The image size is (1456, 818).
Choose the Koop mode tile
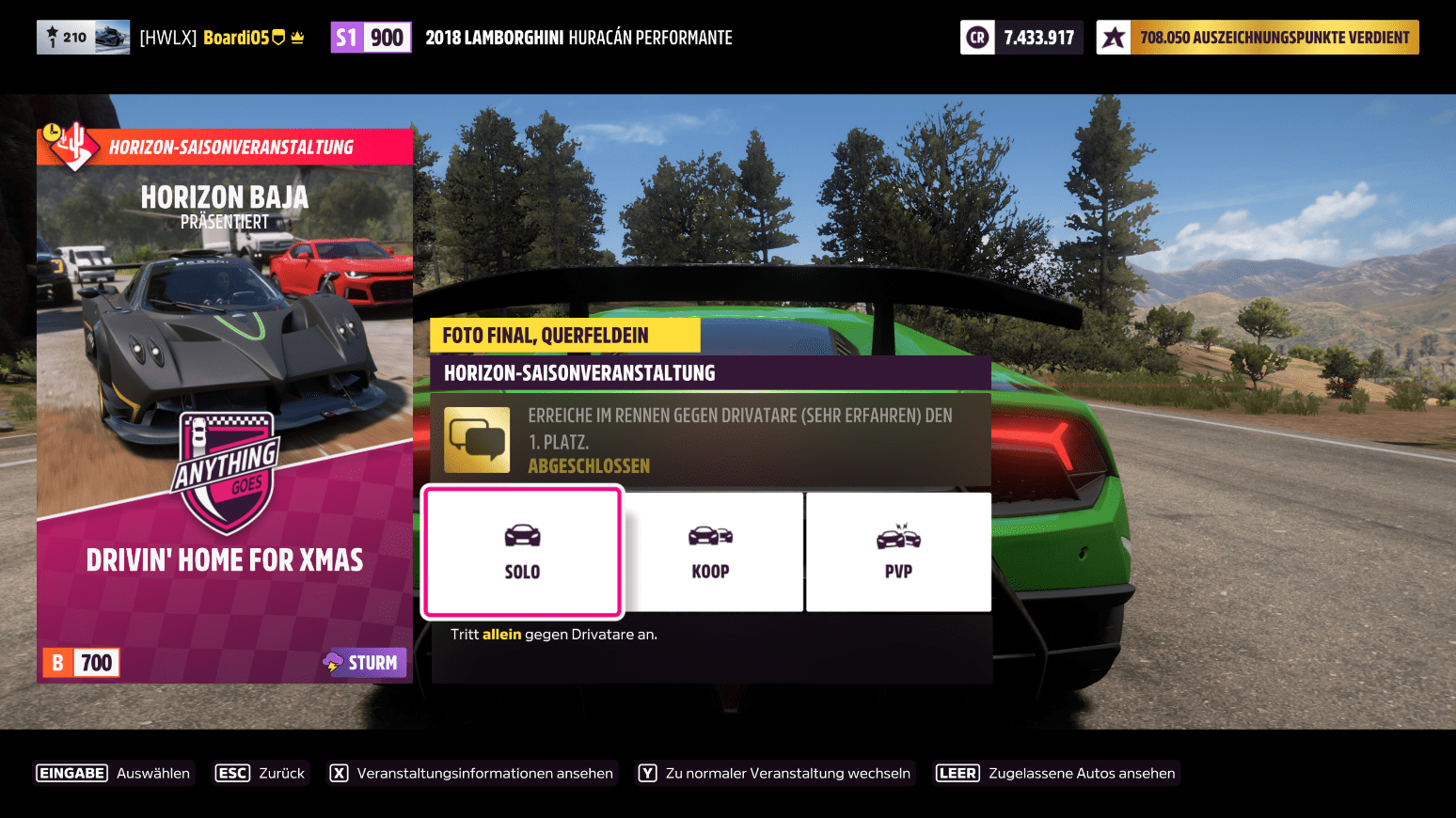pos(711,552)
